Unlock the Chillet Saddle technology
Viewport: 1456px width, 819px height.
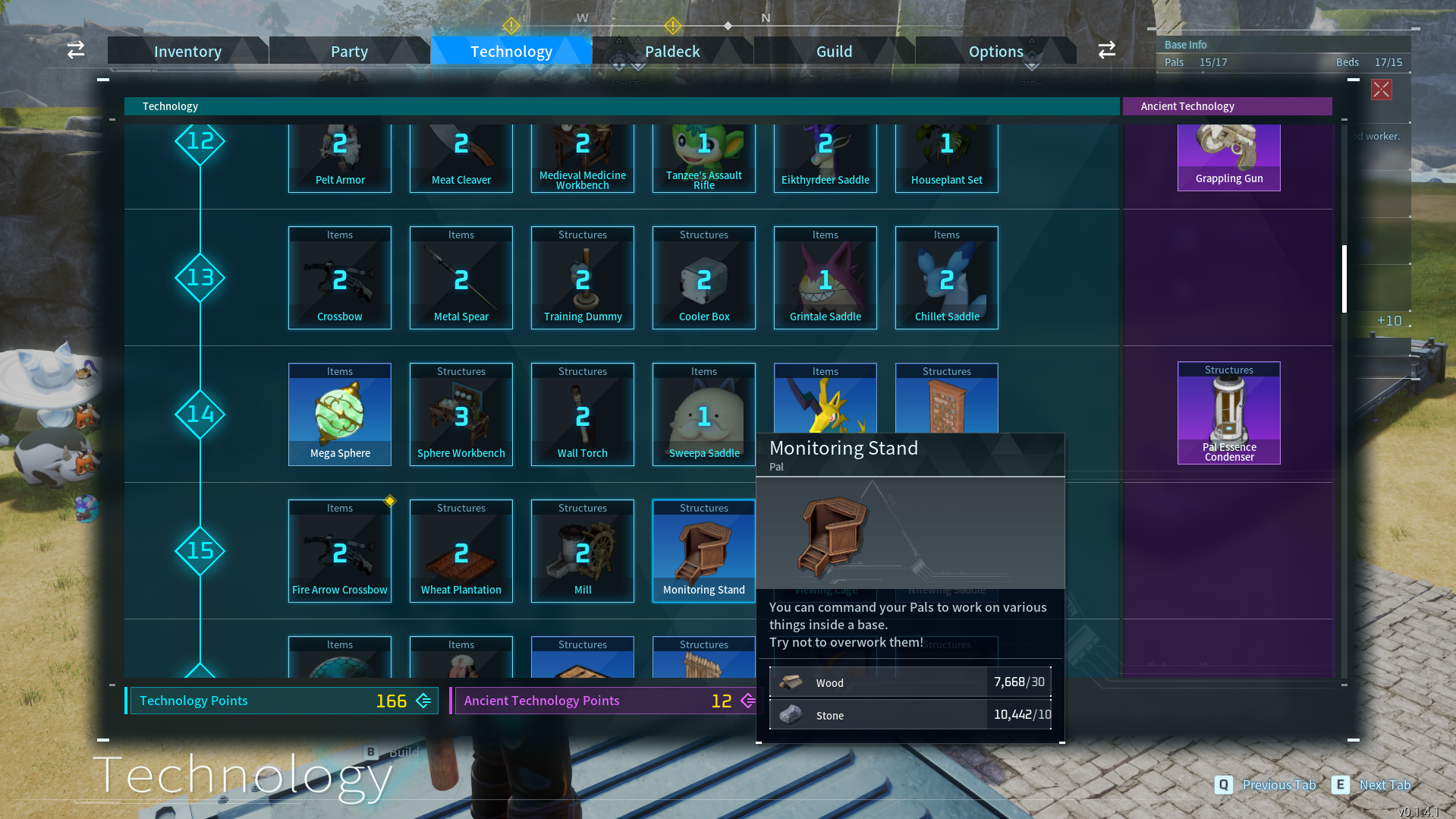(x=947, y=279)
